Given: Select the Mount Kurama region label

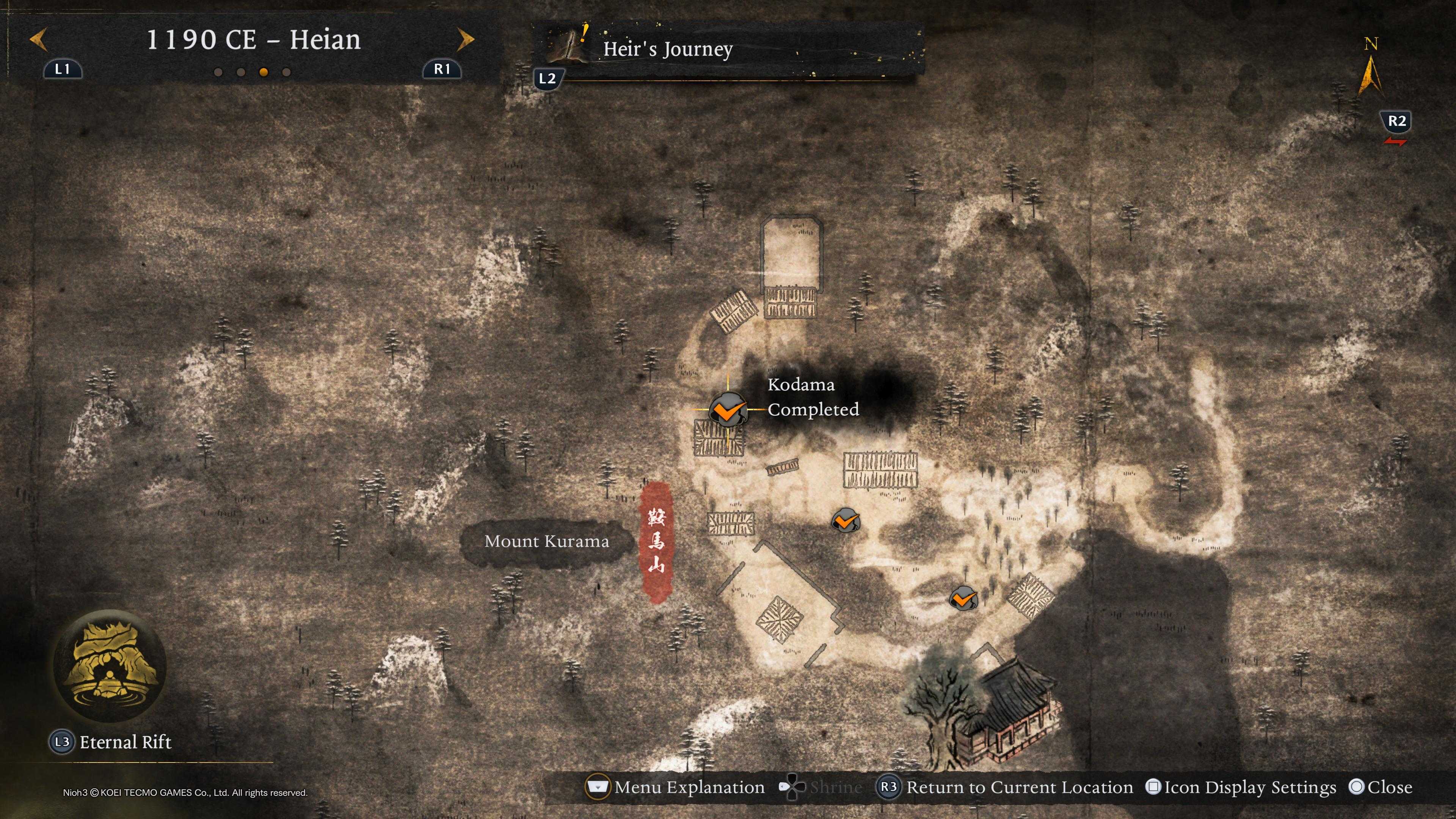Looking at the screenshot, I should coord(546,541).
